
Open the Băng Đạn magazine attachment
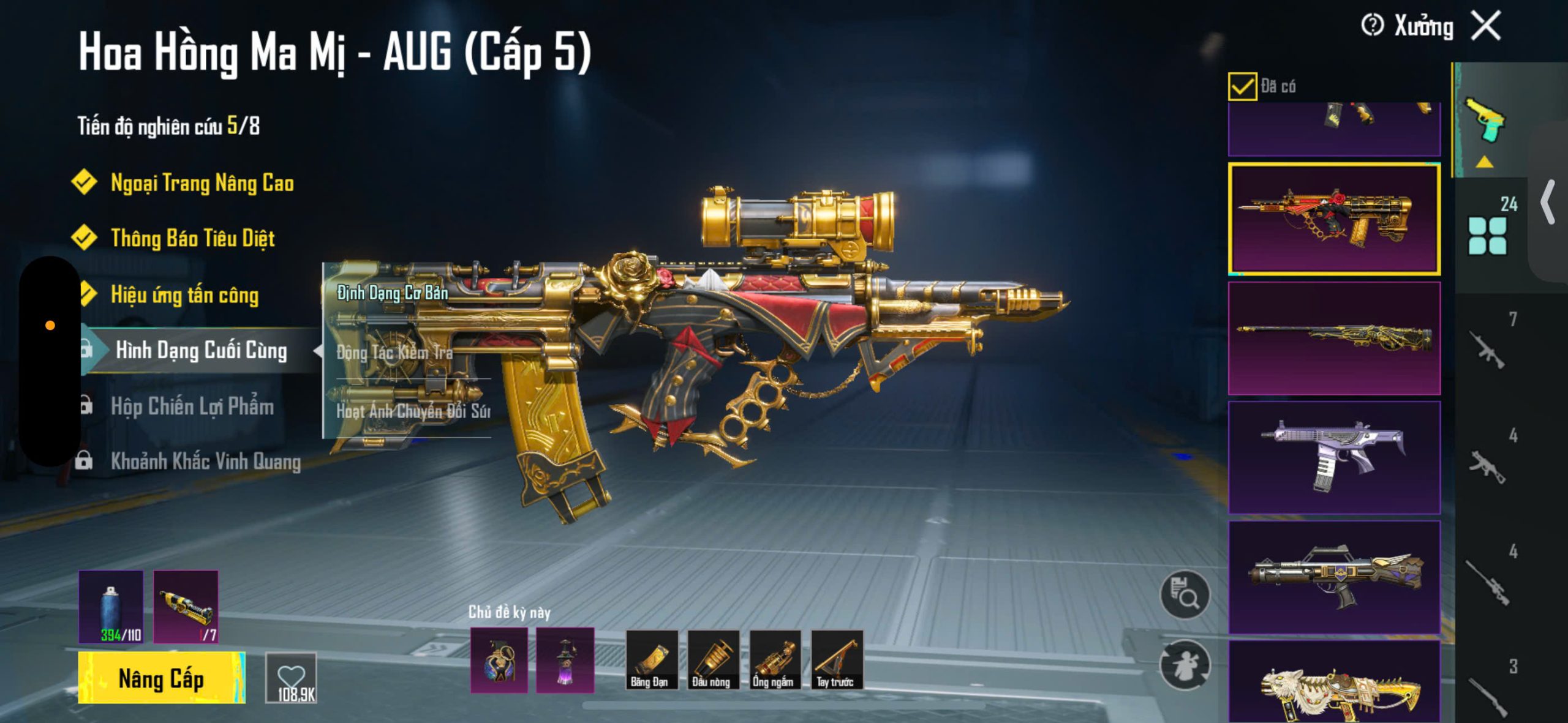(651, 660)
